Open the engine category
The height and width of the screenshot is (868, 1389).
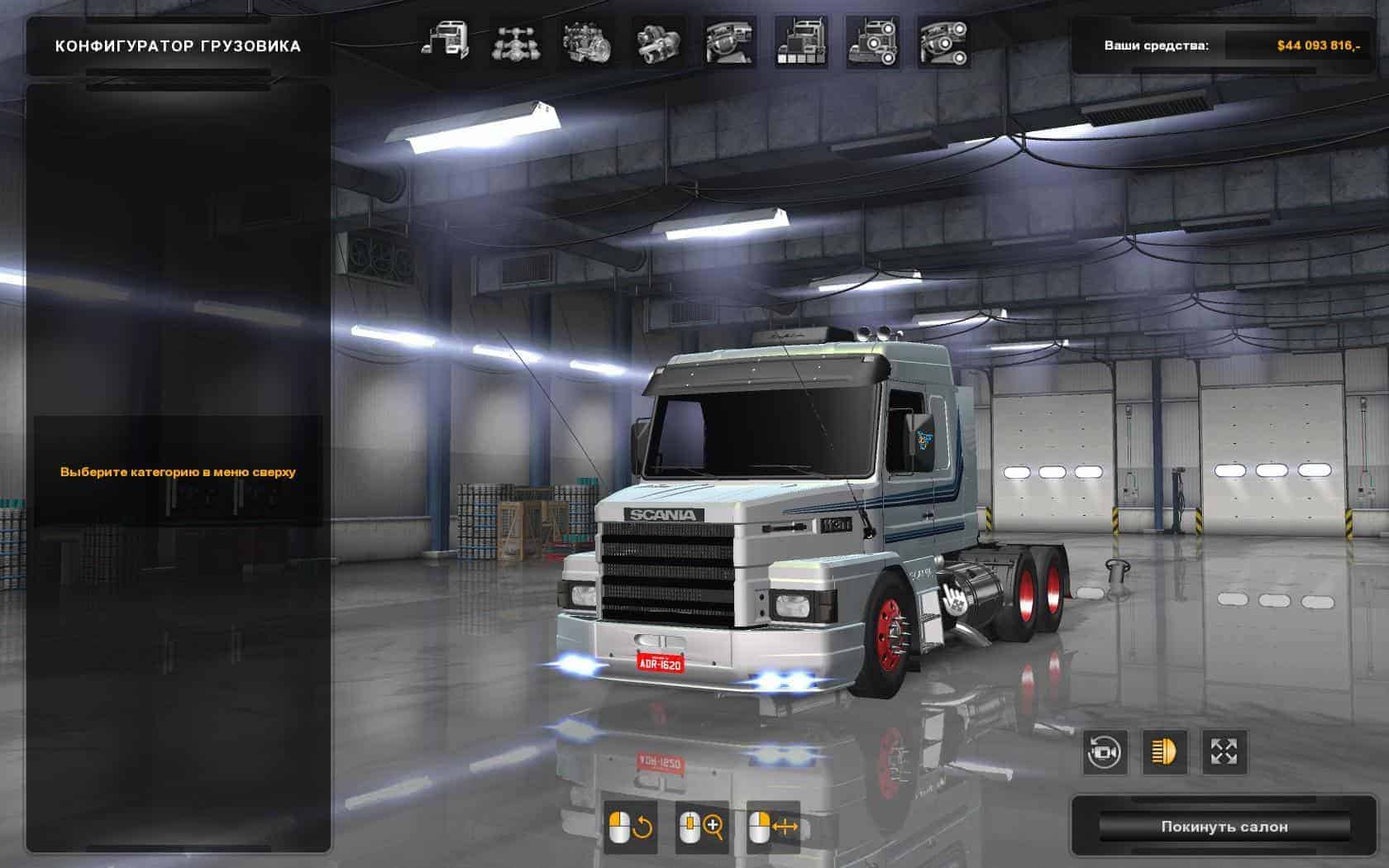(587, 42)
